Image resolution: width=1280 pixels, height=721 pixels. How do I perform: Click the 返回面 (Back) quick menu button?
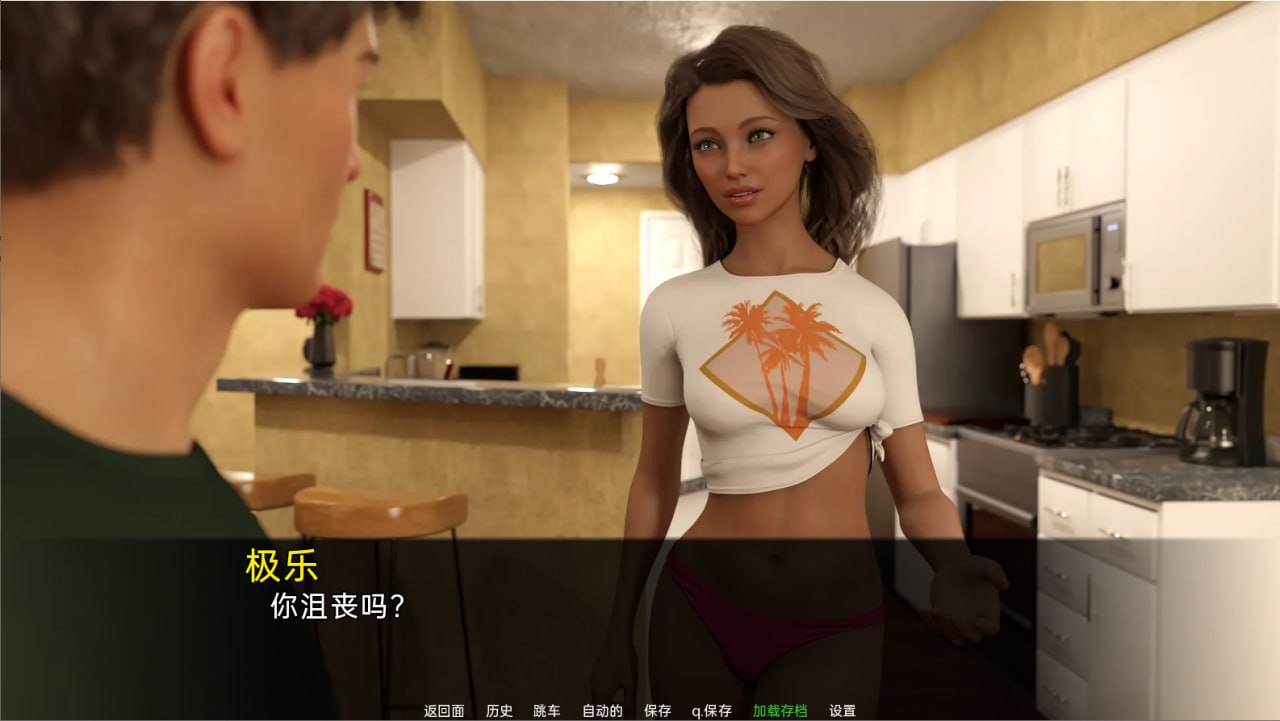pyautogui.click(x=444, y=711)
